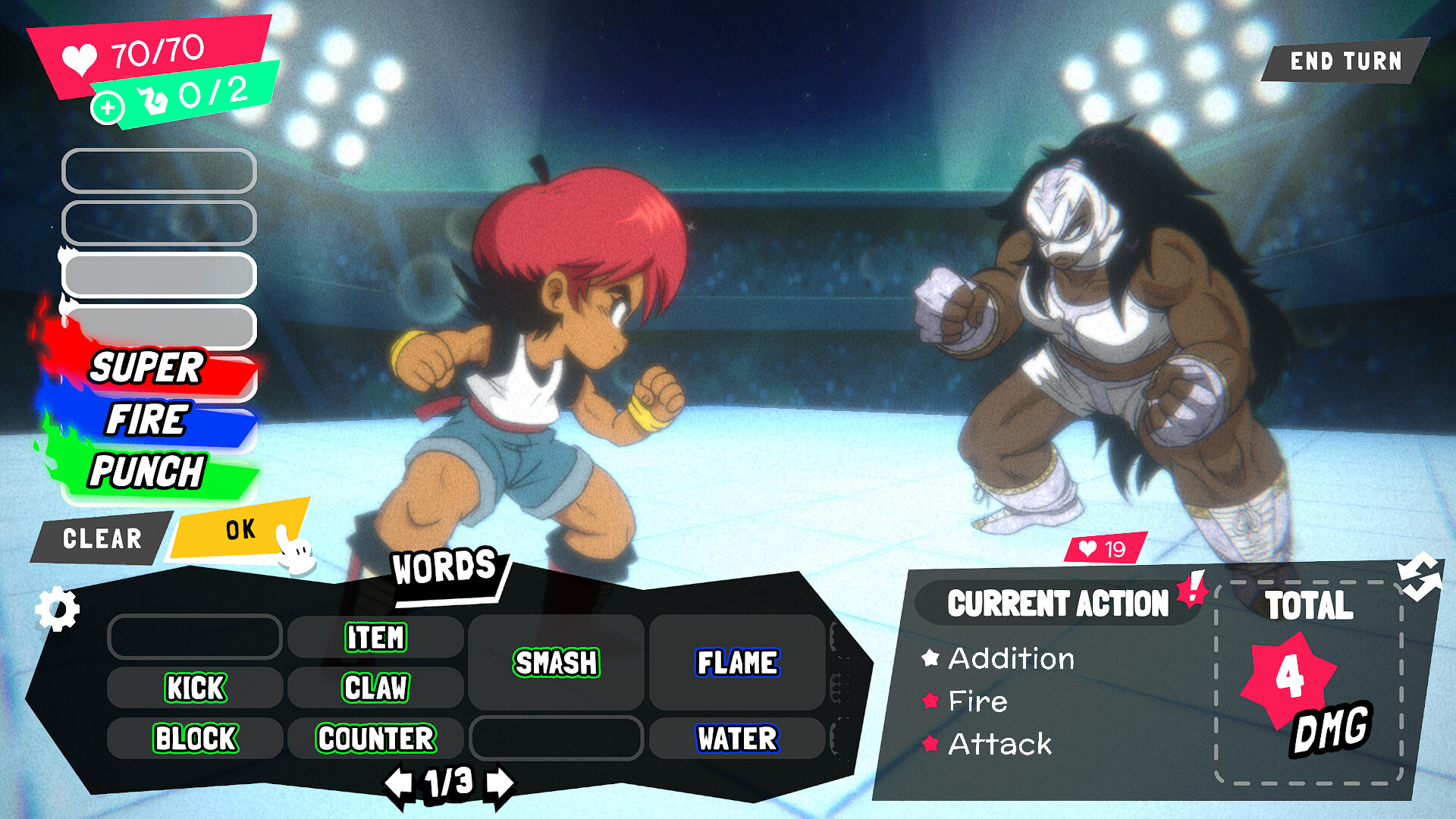
Task: Open the gear settings icon
Action: pos(58,609)
